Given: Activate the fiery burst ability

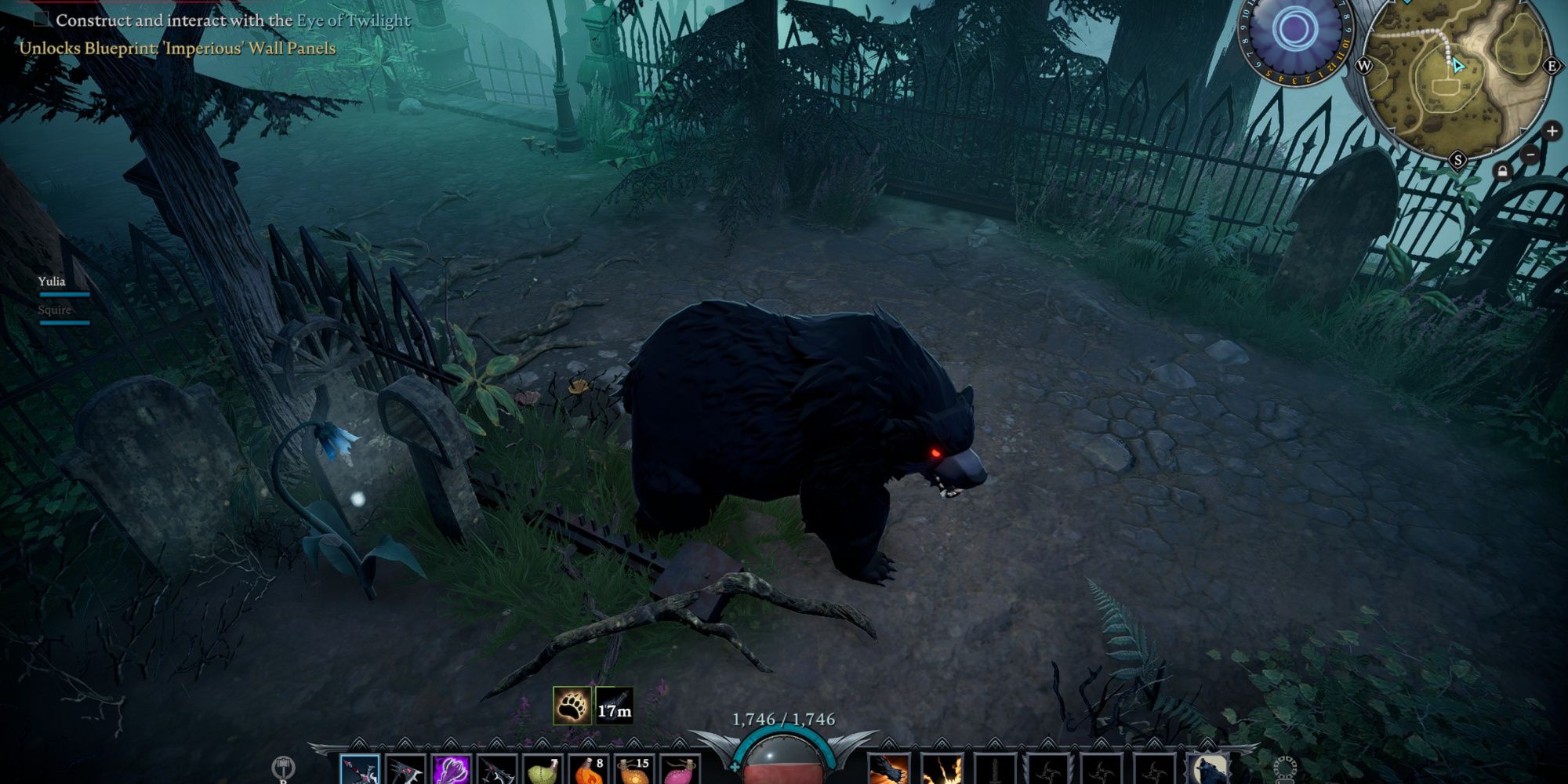Looking at the screenshot, I should click(x=942, y=770).
